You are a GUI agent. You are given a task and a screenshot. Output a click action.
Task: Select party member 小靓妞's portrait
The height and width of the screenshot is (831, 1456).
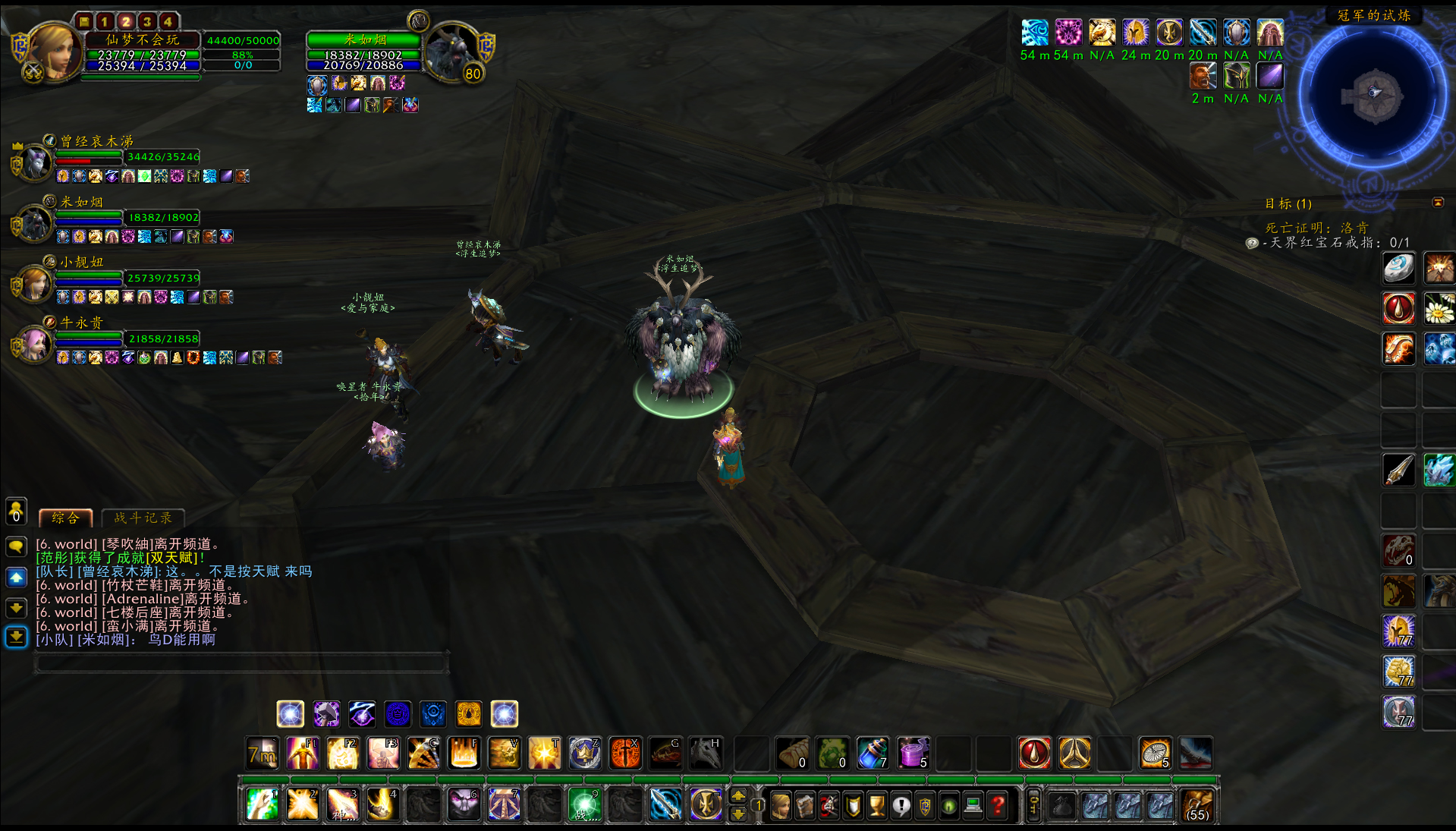35,284
